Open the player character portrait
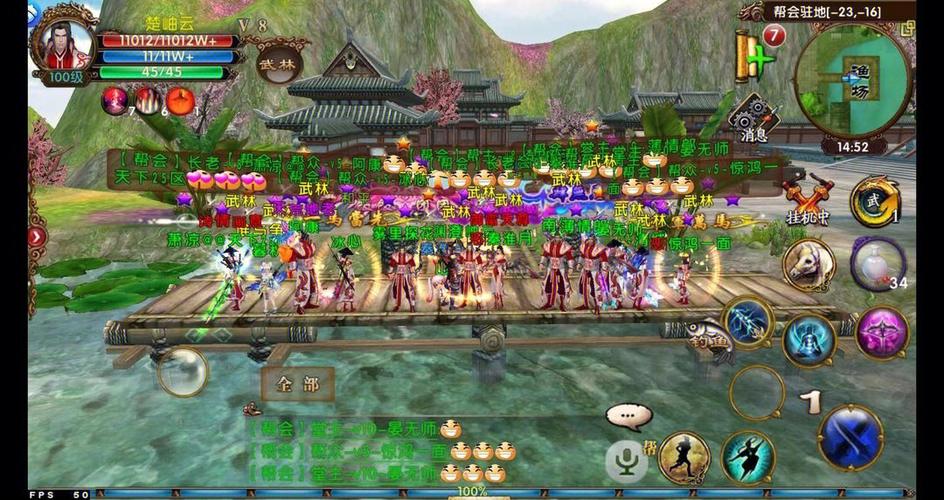The height and width of the screenshot is (500, 944). point(64,40)
